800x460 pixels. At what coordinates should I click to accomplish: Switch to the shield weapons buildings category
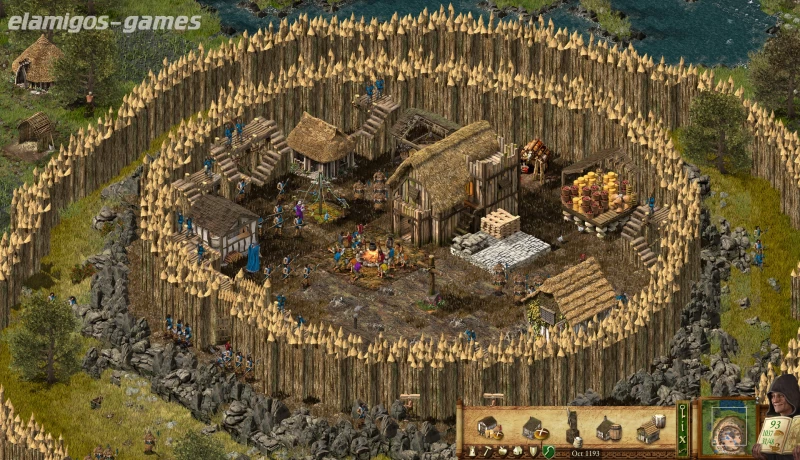point(532,451)
